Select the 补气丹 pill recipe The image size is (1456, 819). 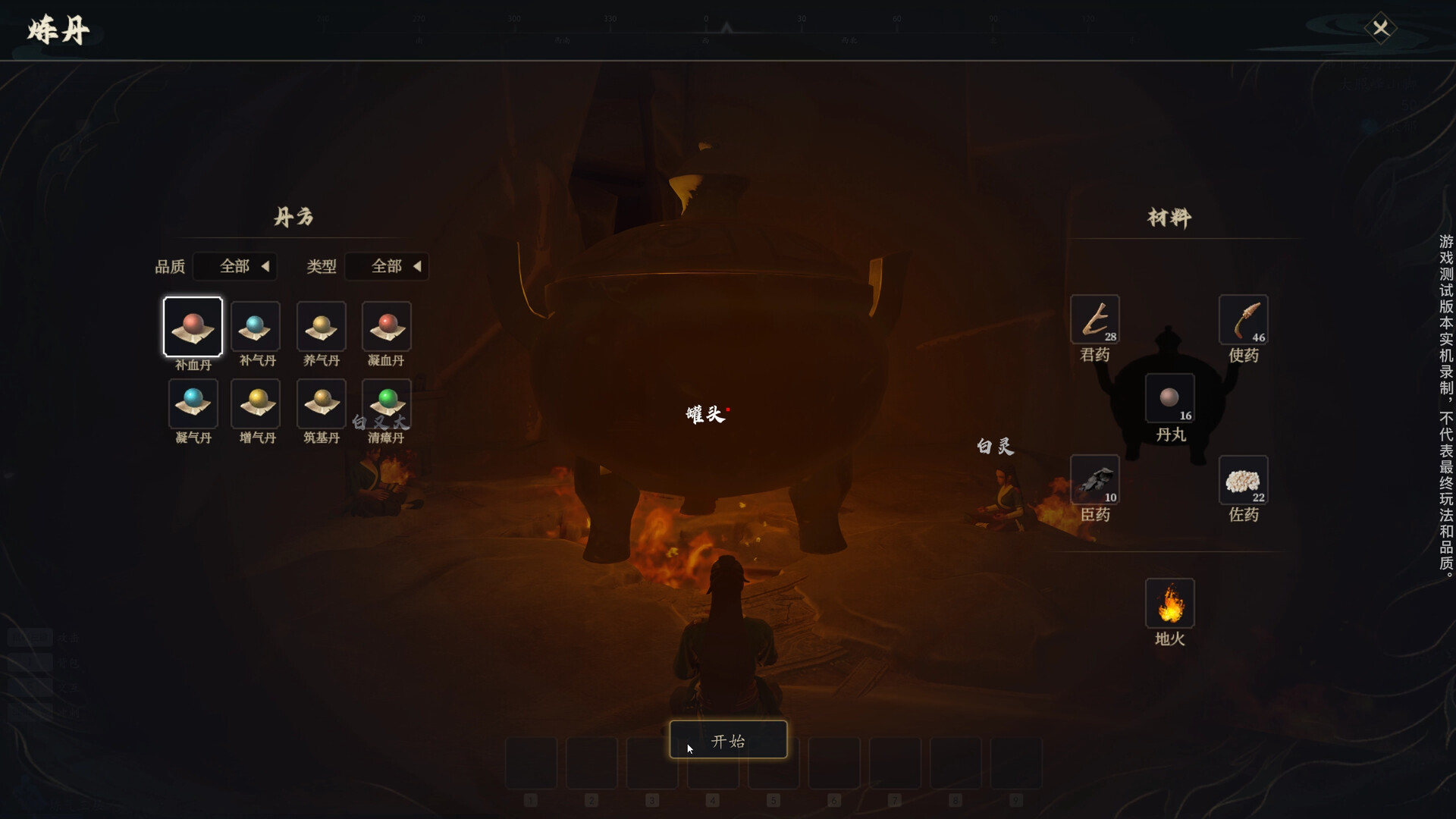(256, 327)
